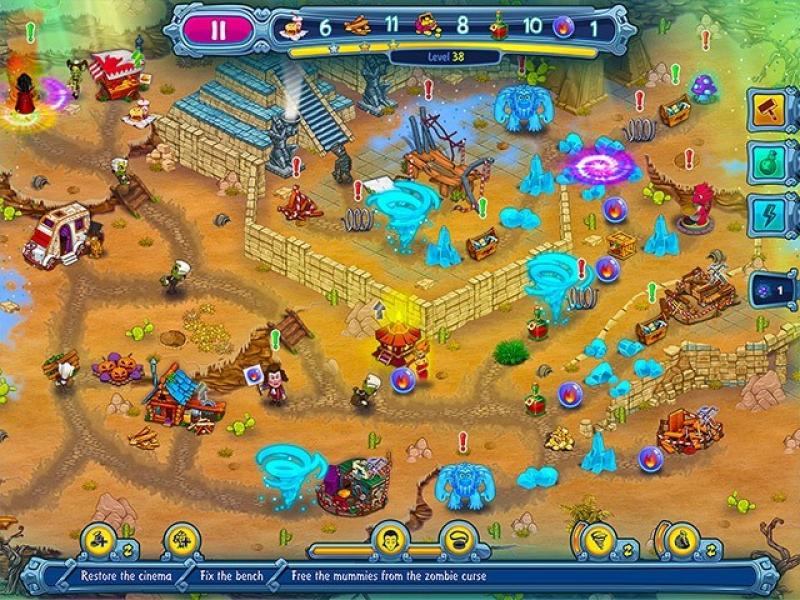
Task: Pause the game with the pink button
Action: 218,29
